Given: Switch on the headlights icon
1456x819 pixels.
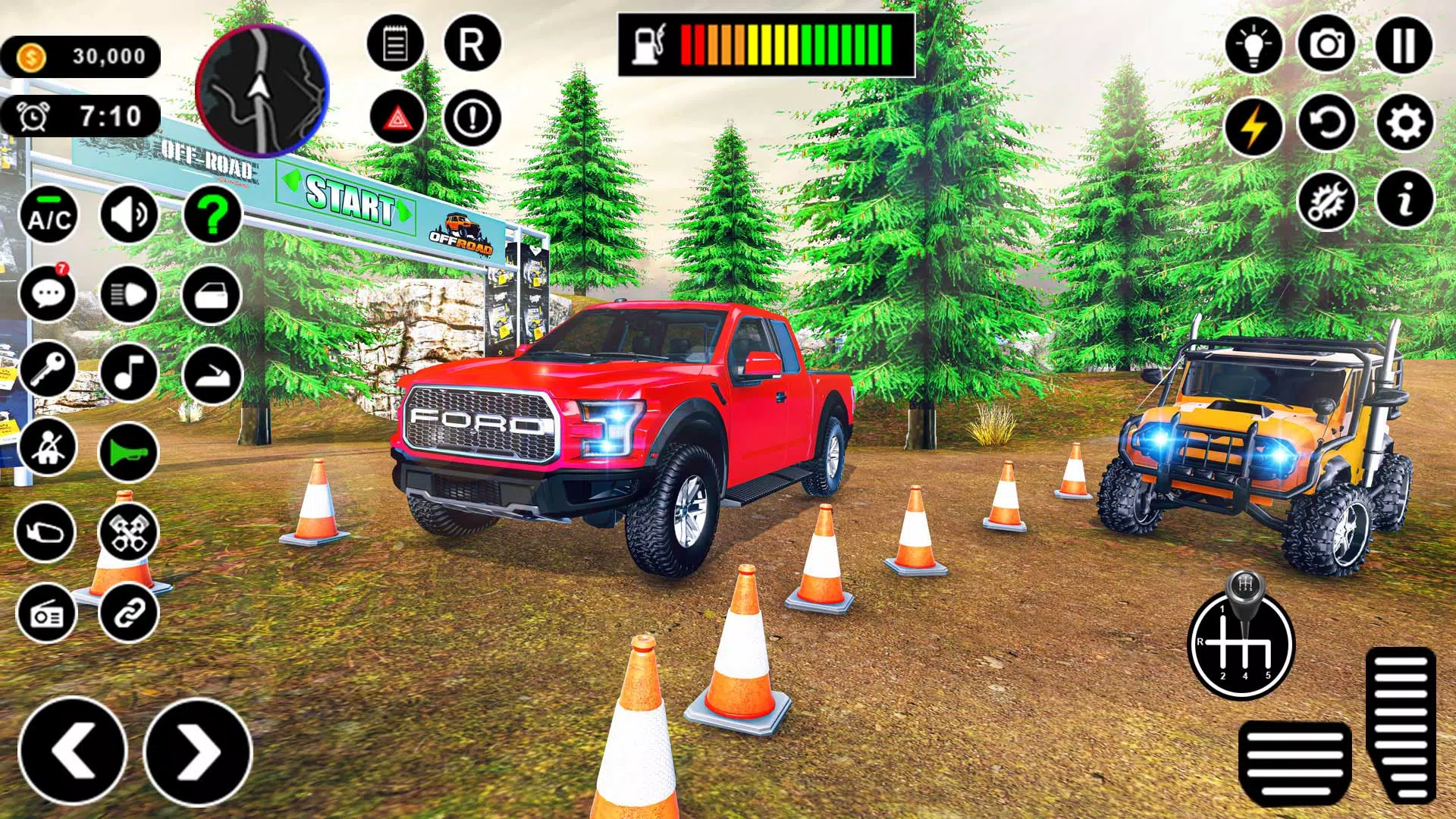Looking at the screenshot, I should click(129, 294).
